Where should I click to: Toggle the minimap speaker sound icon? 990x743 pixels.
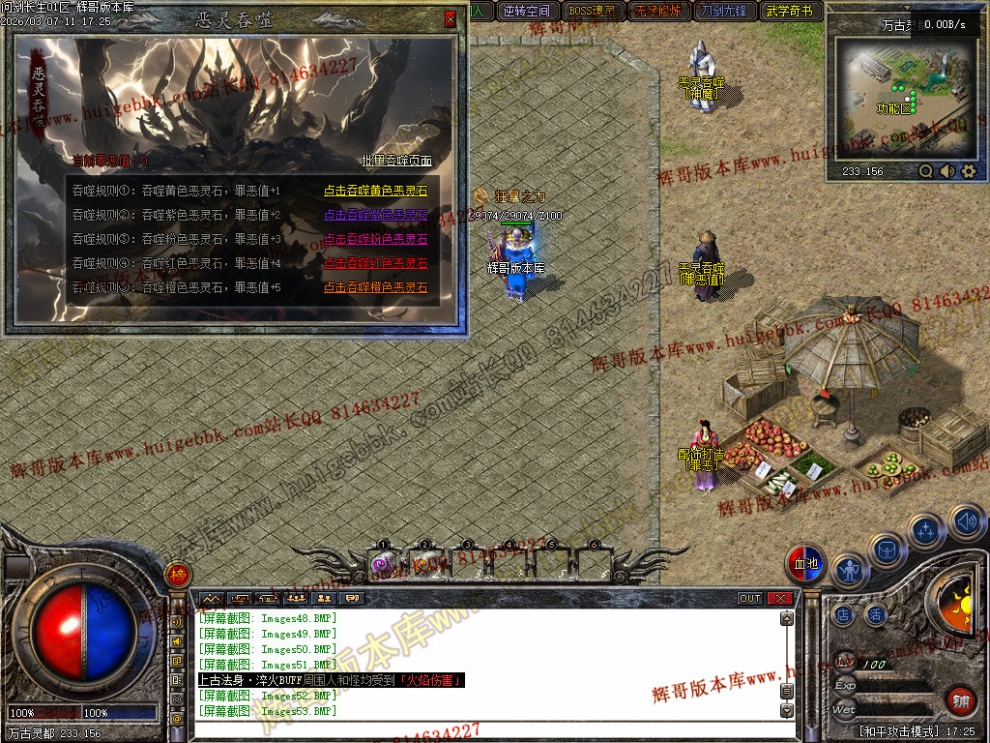coord(947,171)
